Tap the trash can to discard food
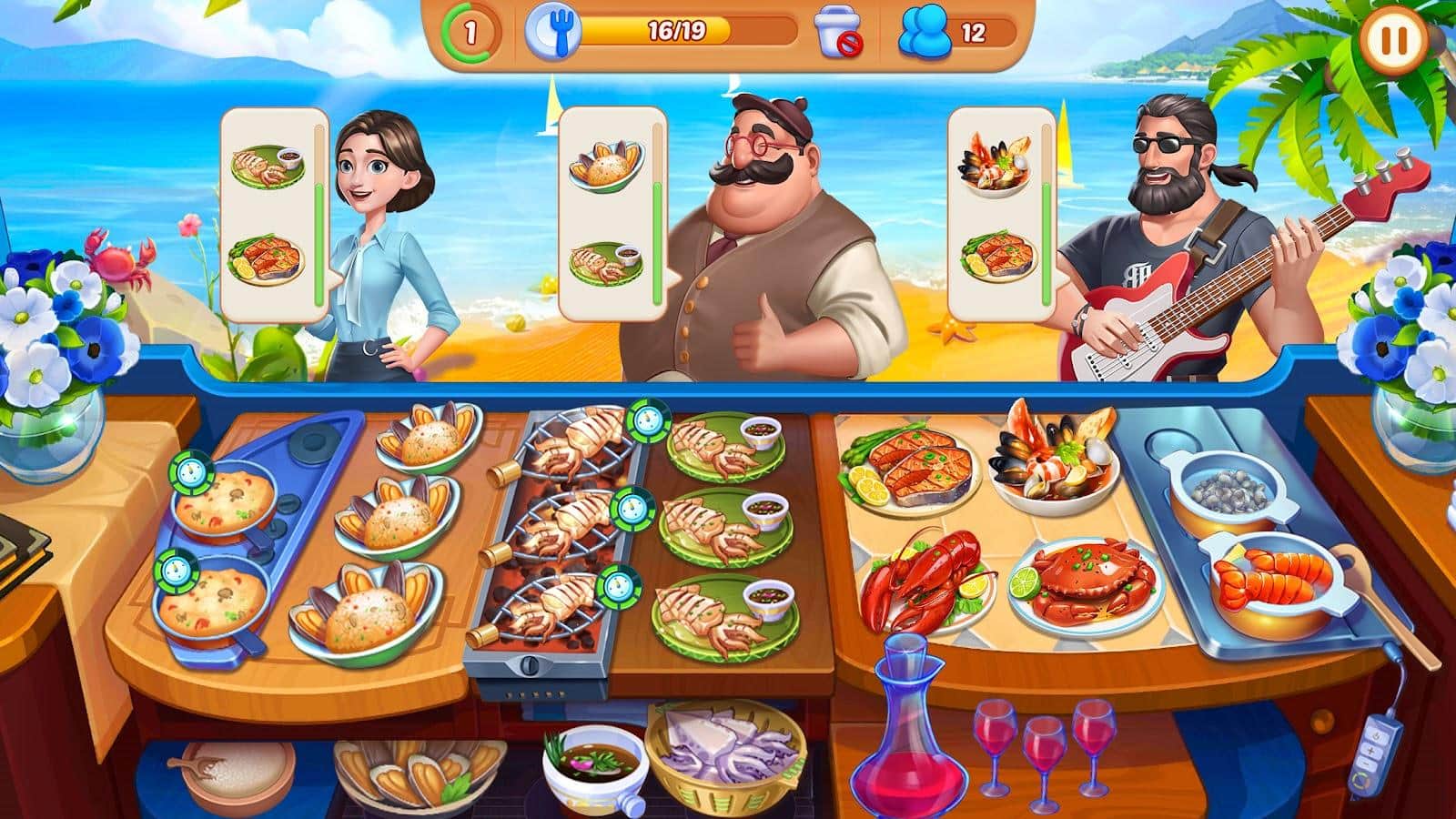This screenshot has height=819, width=1456. (x=839, y=30)
